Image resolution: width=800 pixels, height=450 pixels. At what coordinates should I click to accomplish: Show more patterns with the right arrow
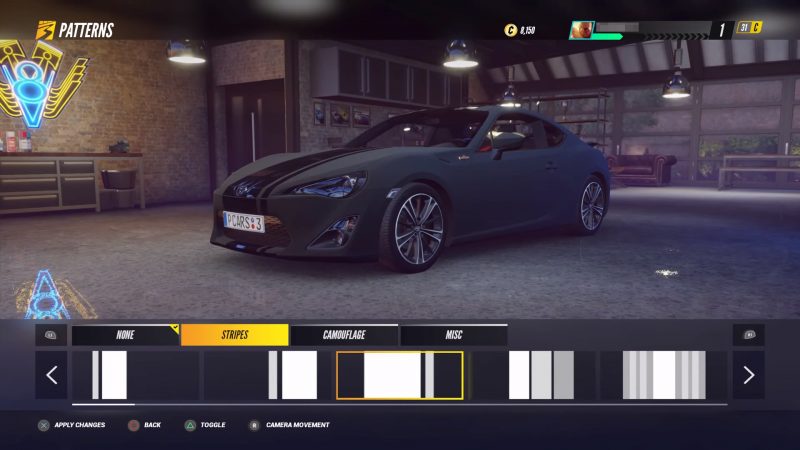(x=748, y=375)
